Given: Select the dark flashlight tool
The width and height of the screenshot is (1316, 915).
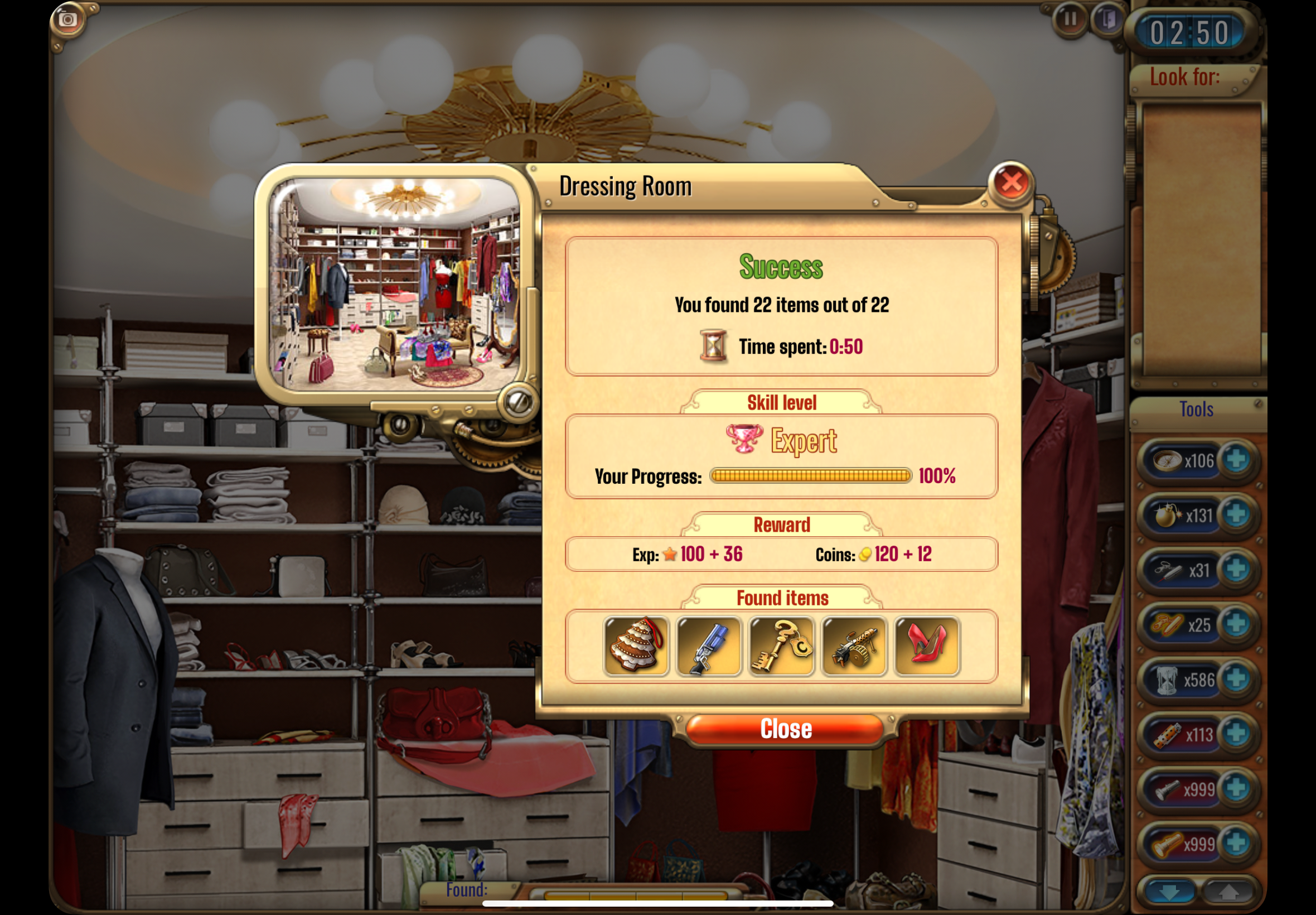Looking at the screenshot, I should point(1167,789).
